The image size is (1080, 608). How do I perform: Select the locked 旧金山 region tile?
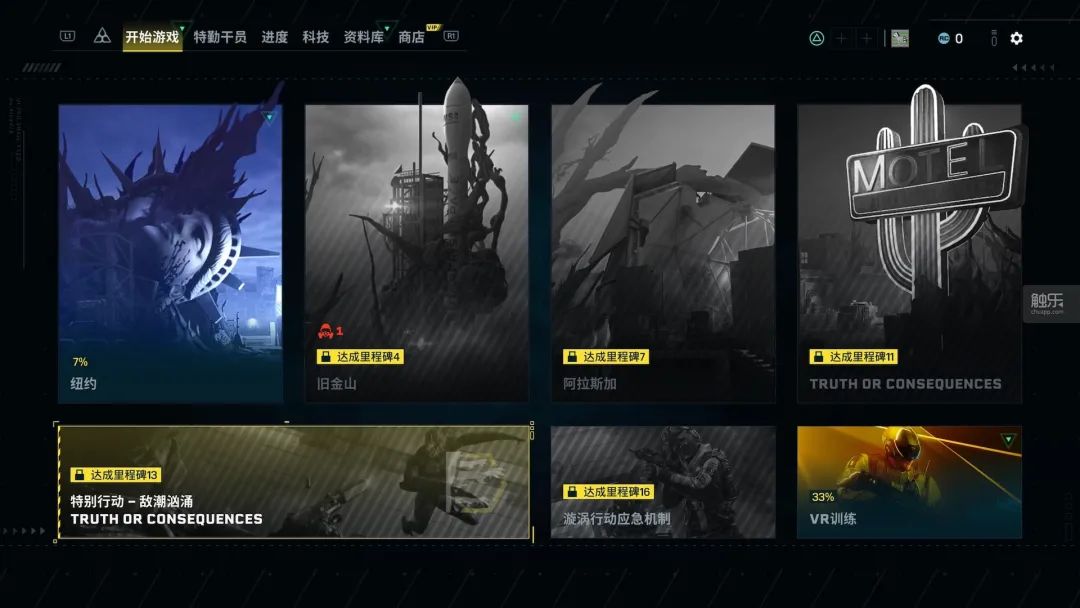[416, 253]
